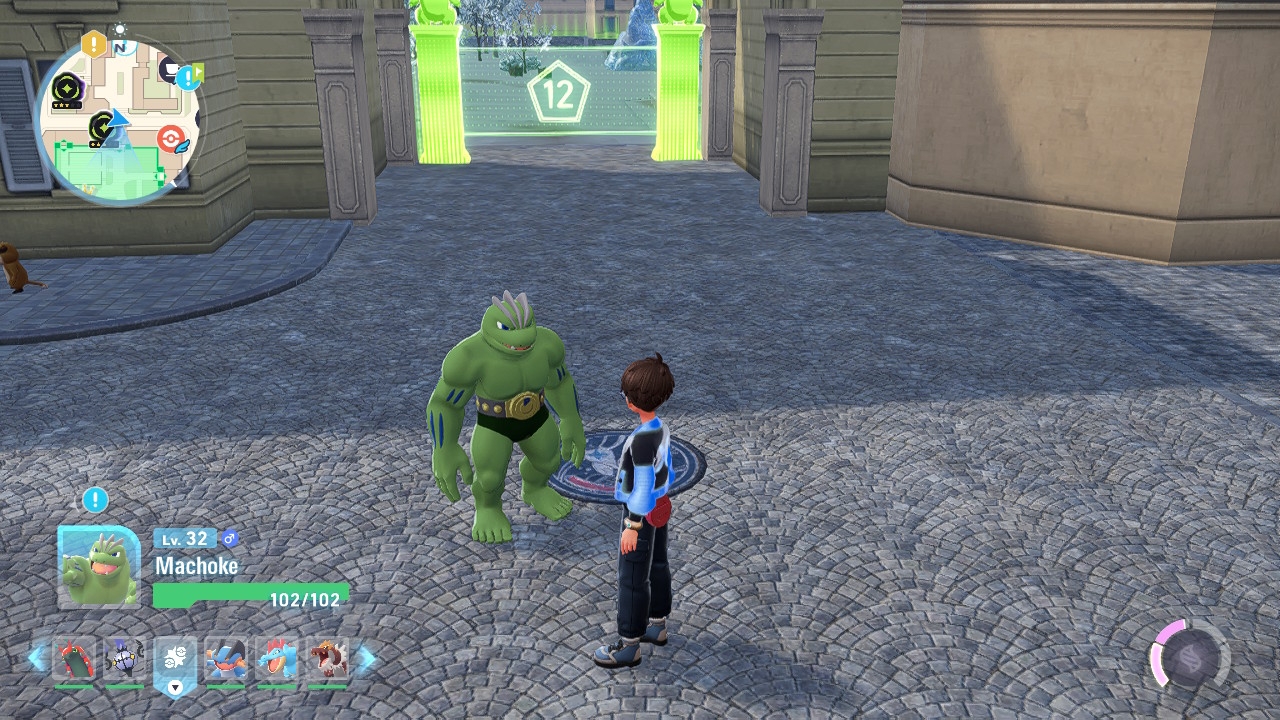This screenshot has width=1280, height=720.
Task: Select the café cup marker on the minimap
Action: click(x=170, y=69)
